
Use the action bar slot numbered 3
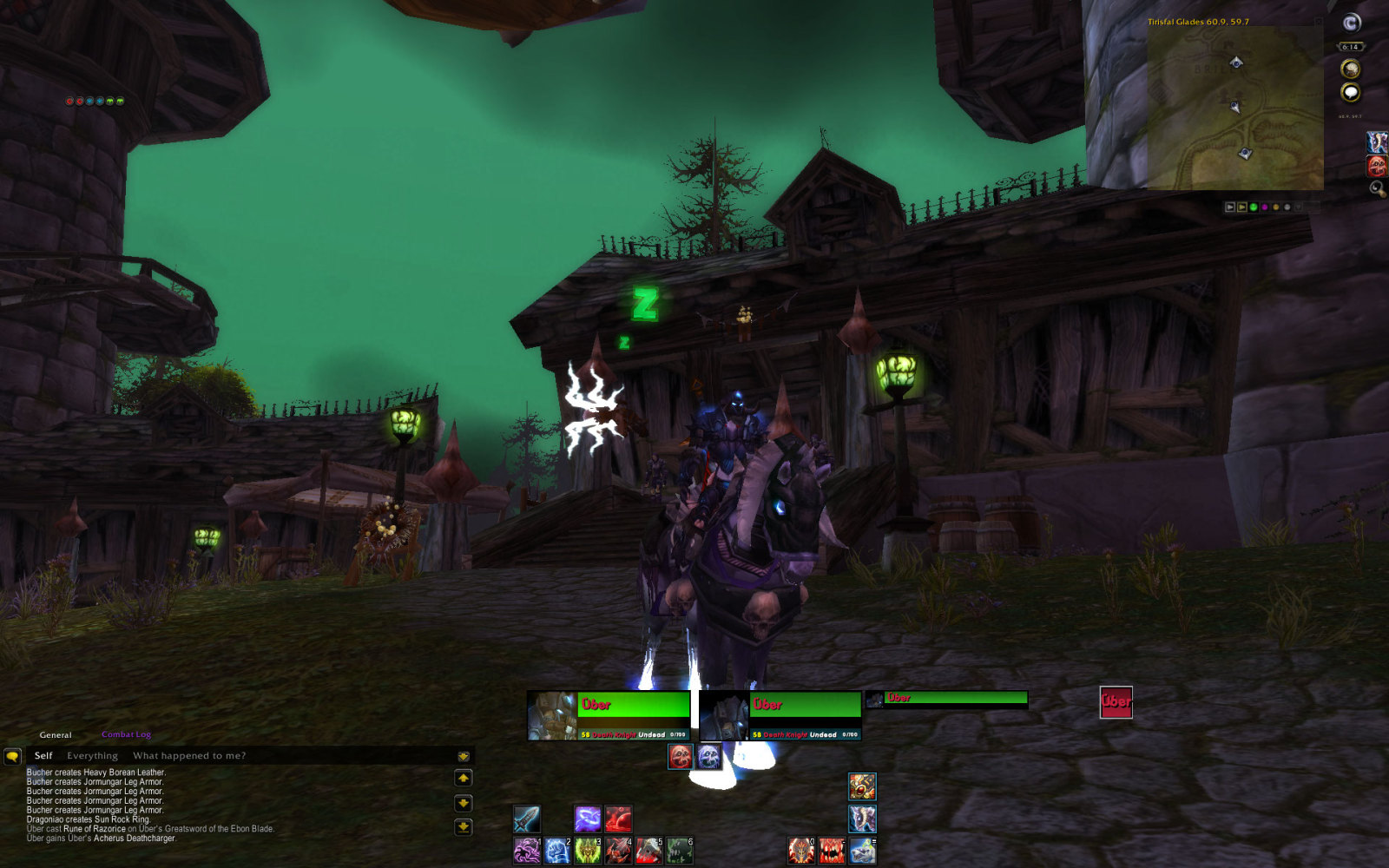(588, 851)
